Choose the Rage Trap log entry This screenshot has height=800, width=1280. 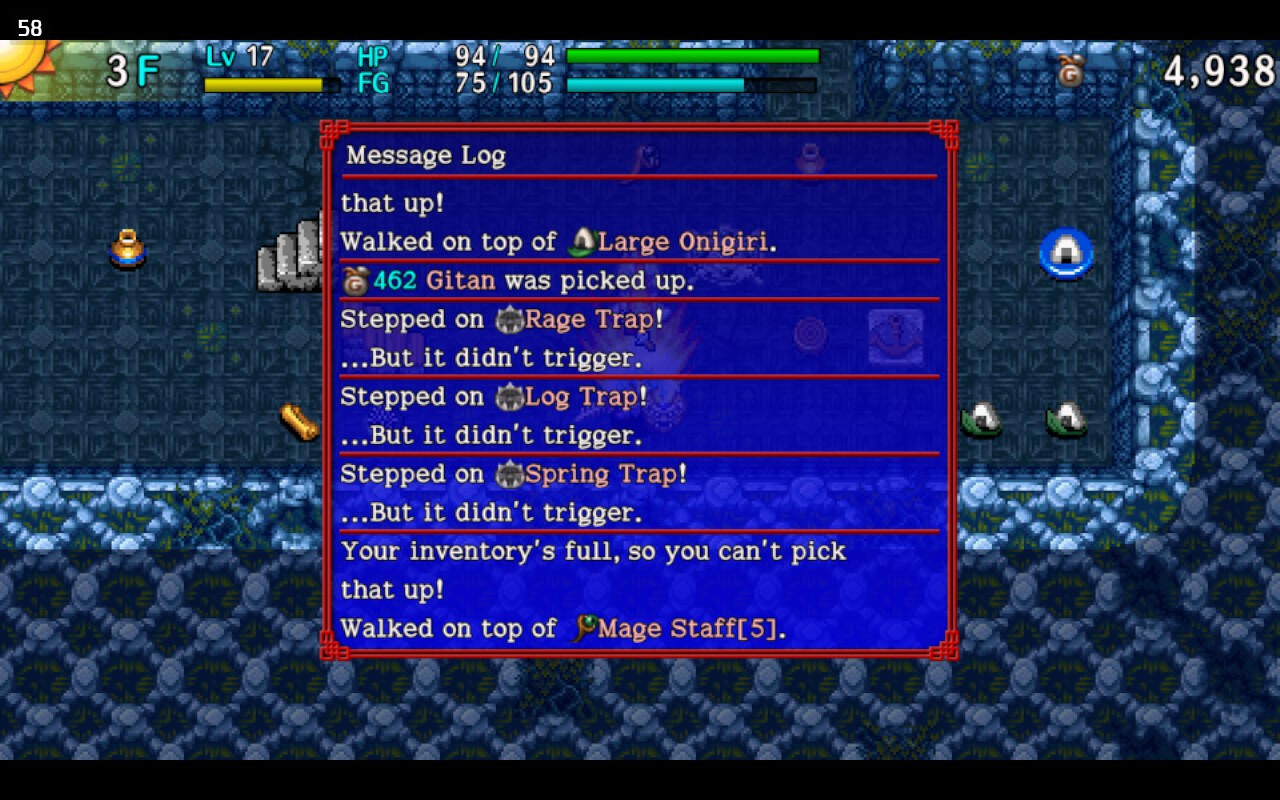pos(502,320)
